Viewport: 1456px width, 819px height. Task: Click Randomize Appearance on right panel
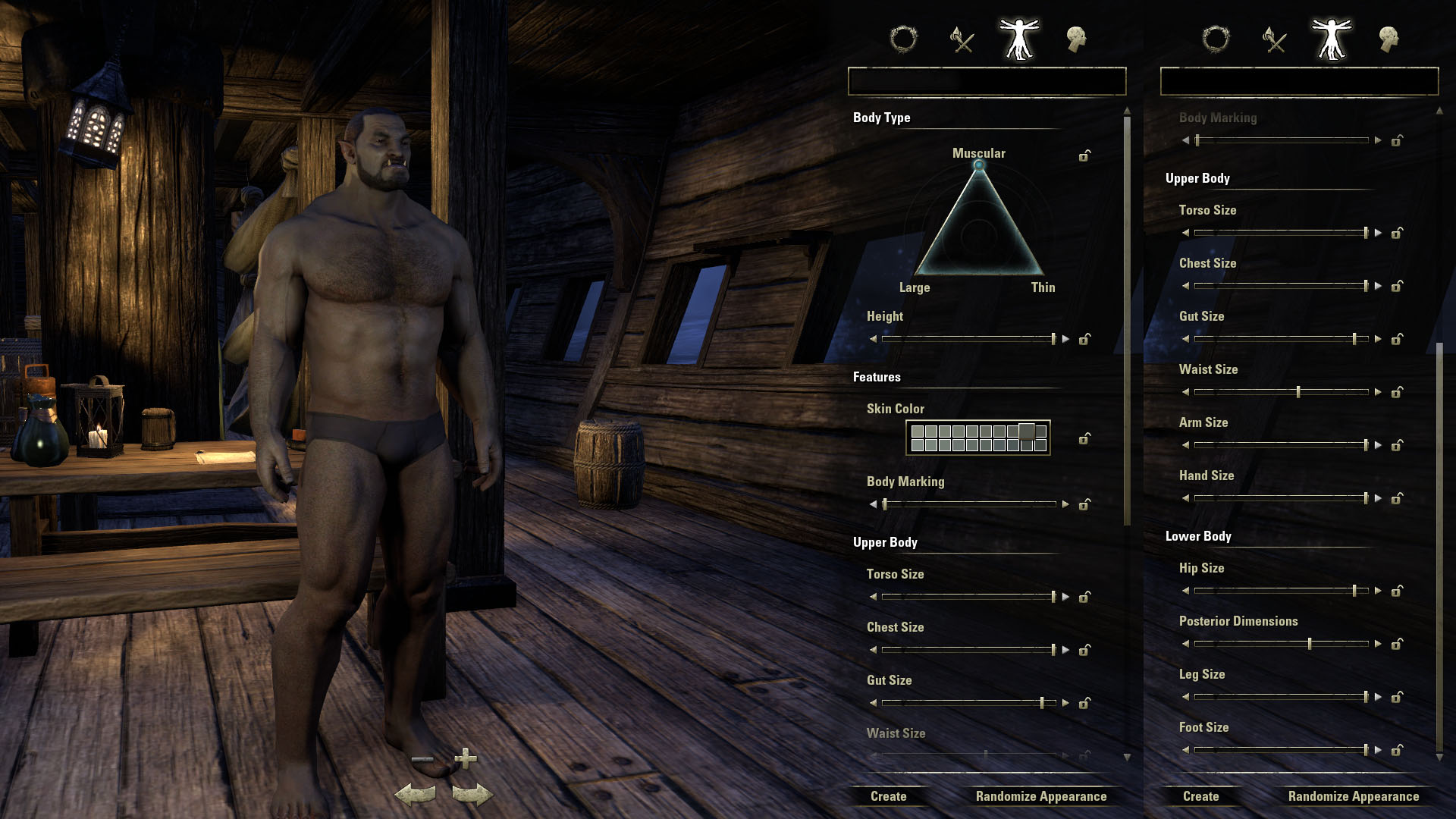1353,796
